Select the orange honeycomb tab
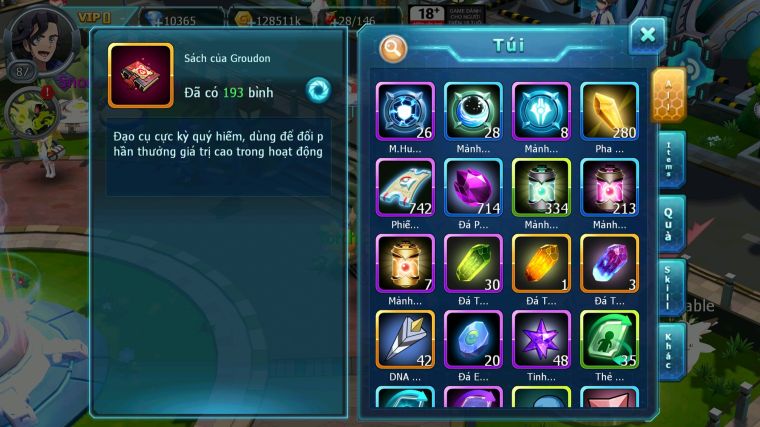 pyautogui.click(x=667, y=95)
